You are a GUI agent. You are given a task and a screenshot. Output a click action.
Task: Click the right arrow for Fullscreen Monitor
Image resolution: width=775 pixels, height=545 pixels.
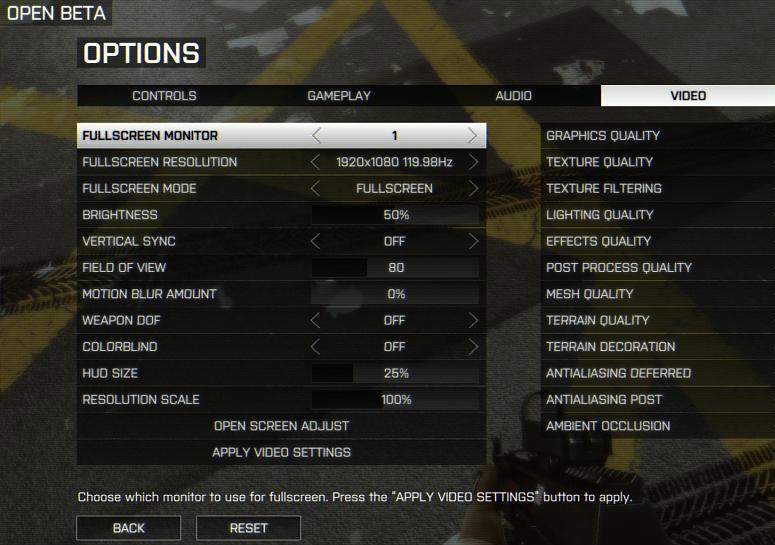[473, 136]
